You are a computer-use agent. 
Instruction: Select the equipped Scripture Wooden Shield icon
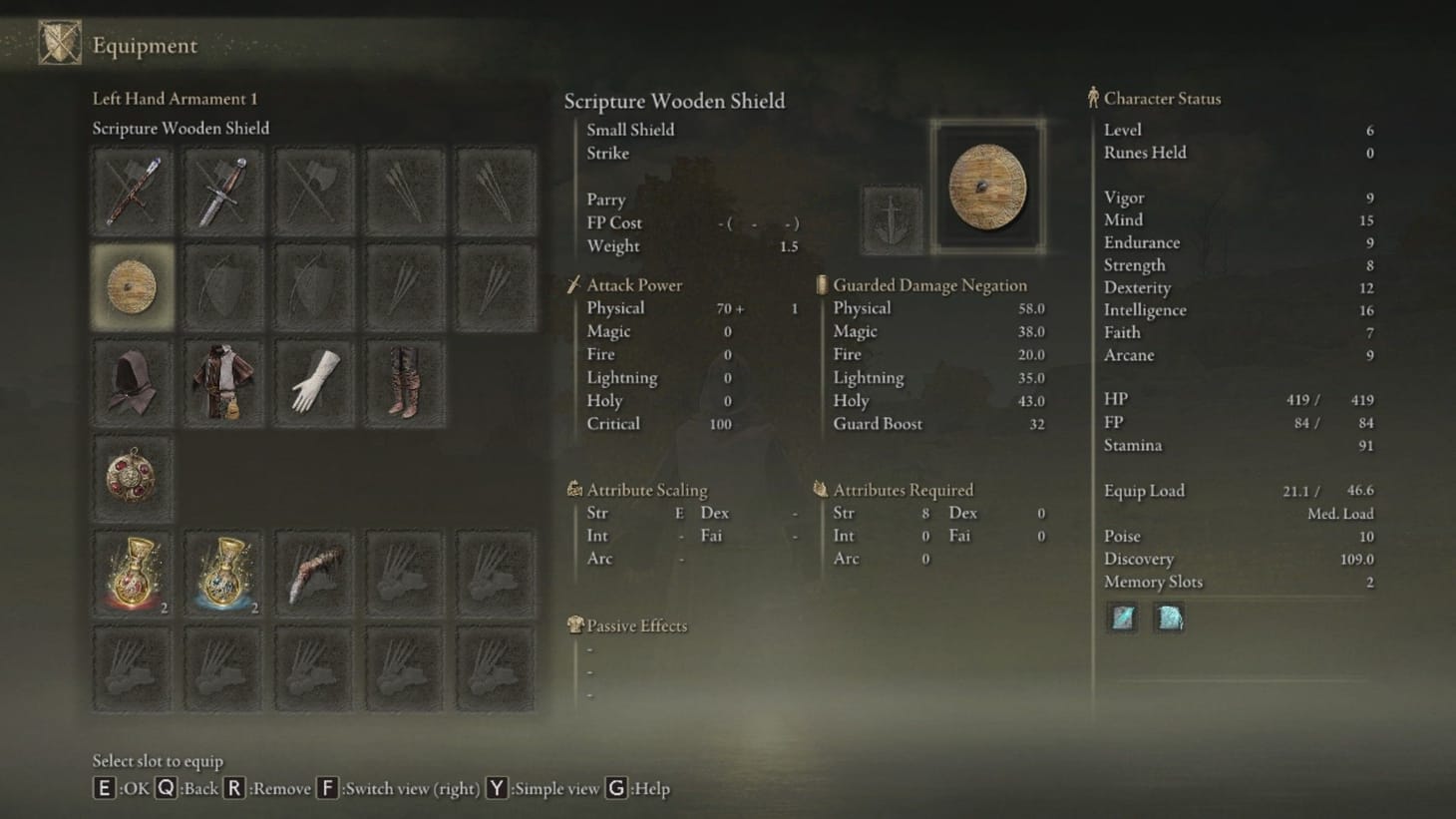[133, 289]
